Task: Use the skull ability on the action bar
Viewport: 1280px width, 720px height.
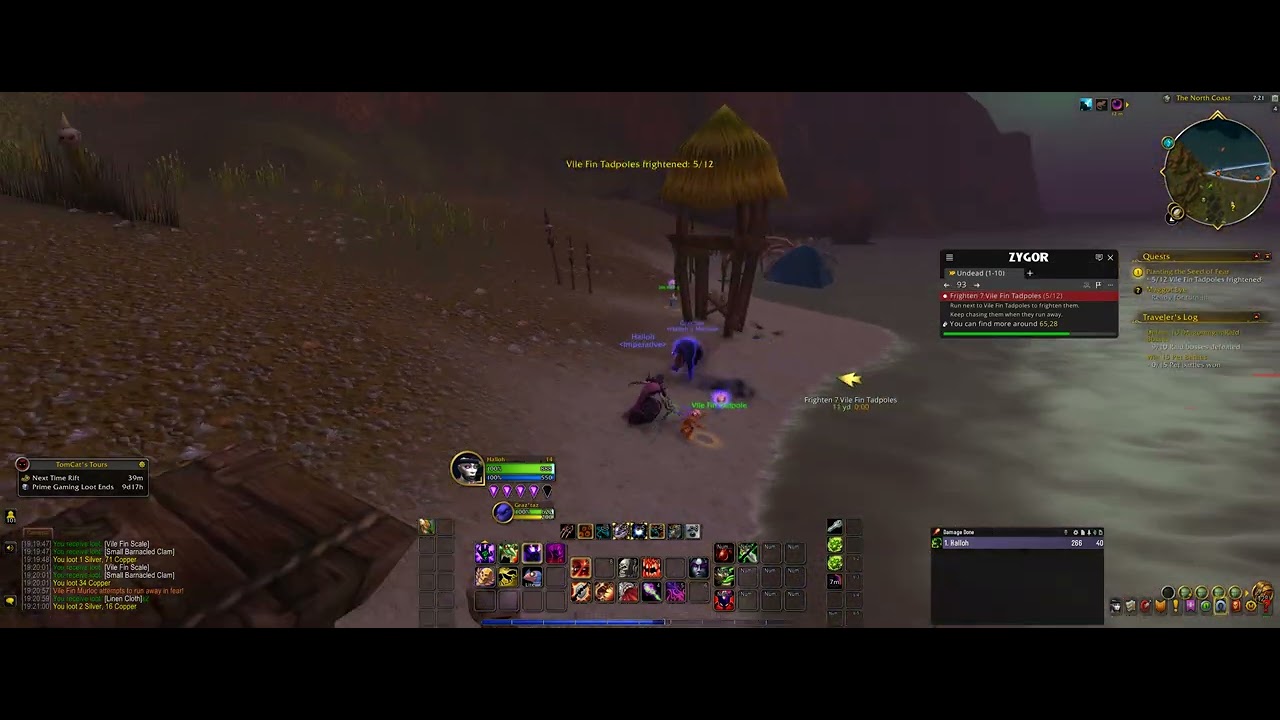Action: pos(628,569)
